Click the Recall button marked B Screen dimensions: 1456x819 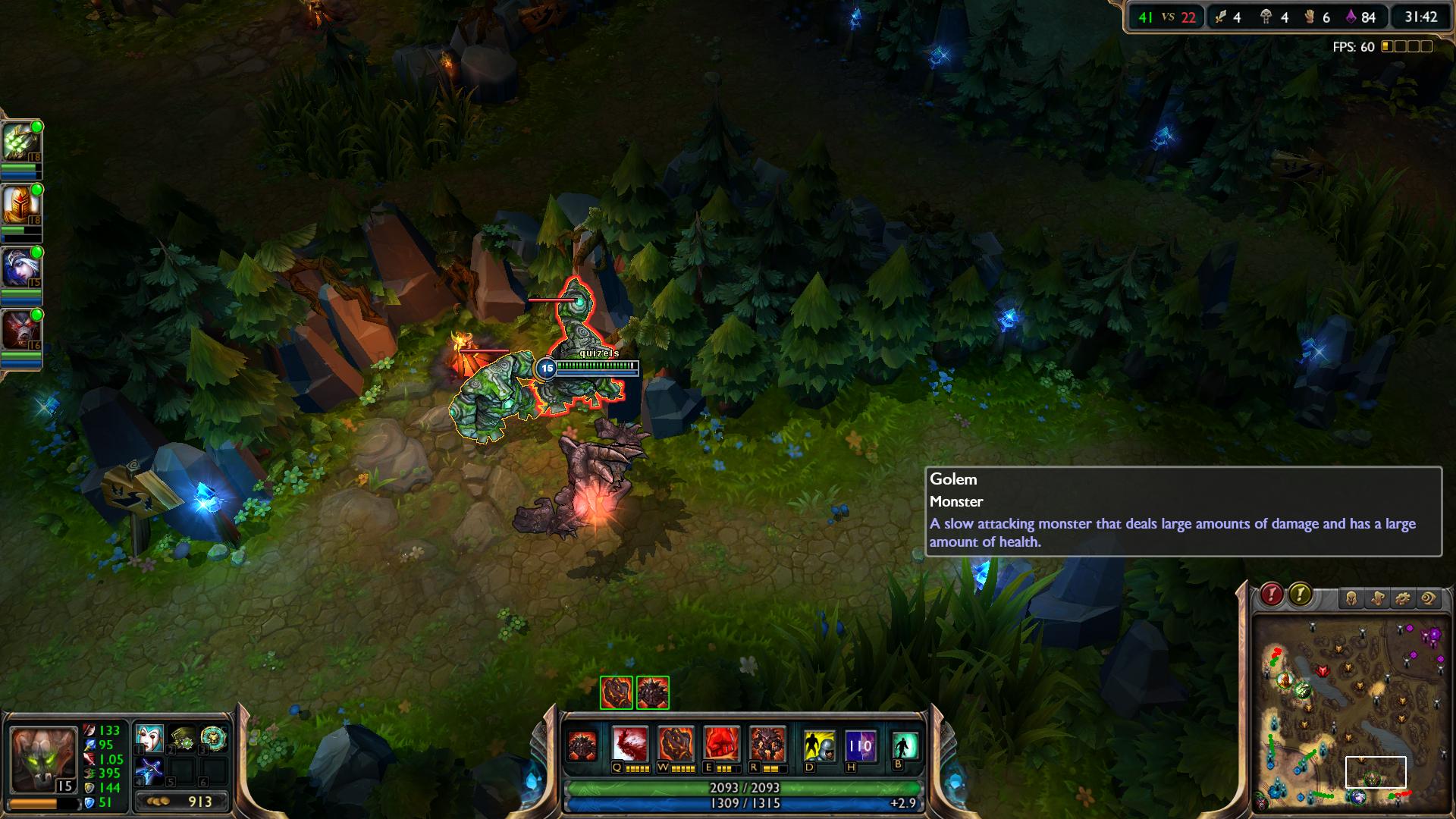point(905,746)
